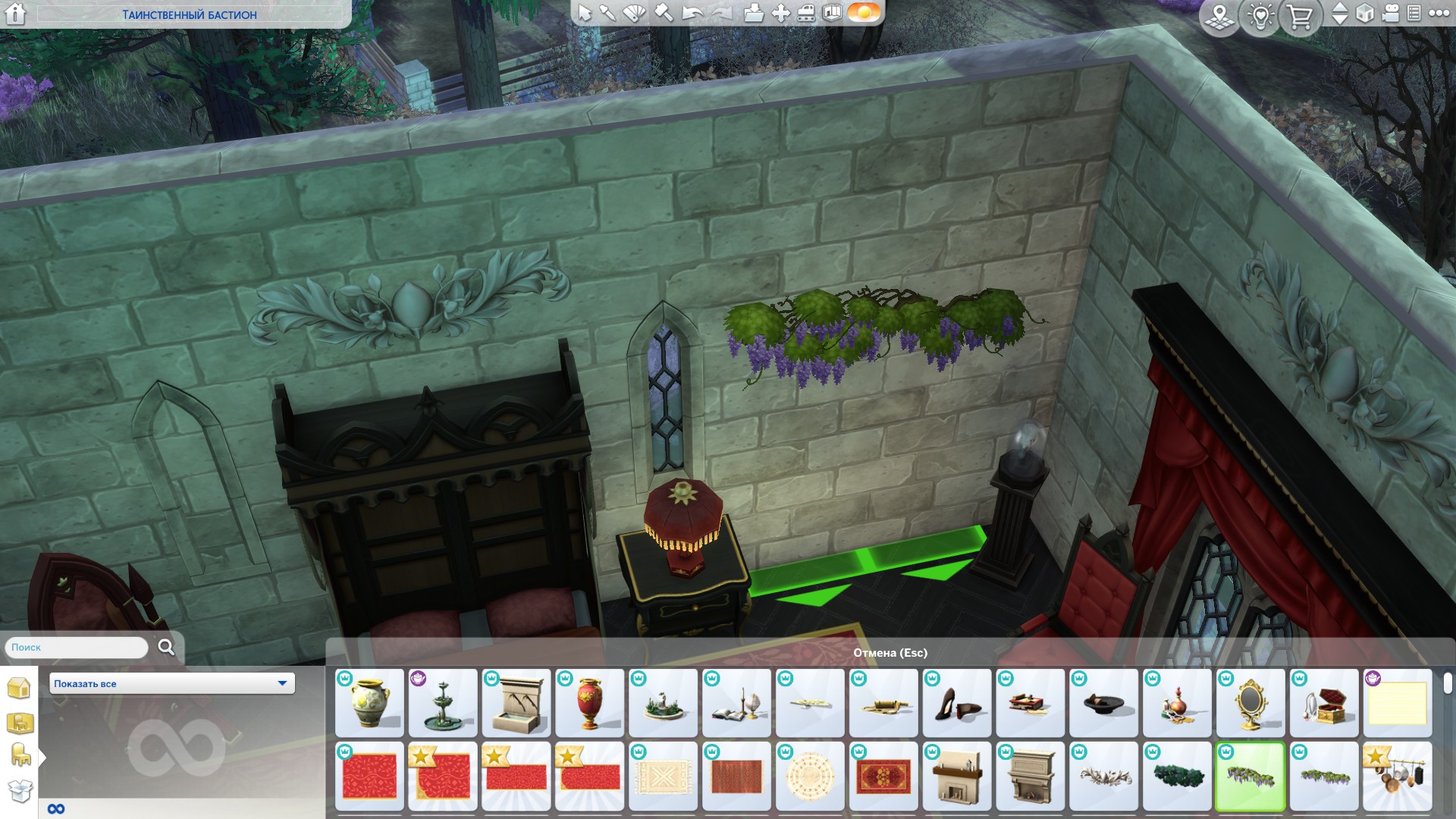Image resolution: width=1456 pixels, height=819 pixels.
Task: Open the Показать все filter dropdown
Action: pos(172,683)
